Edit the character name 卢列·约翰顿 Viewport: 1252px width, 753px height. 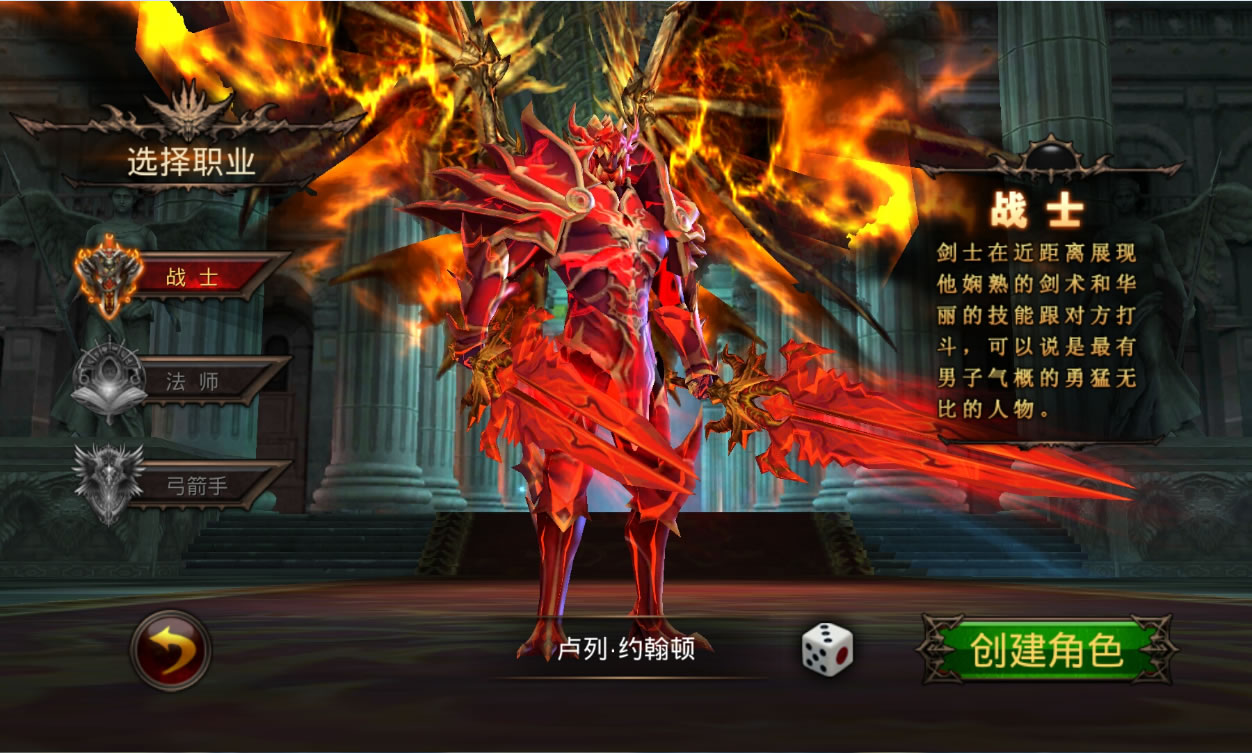click(627, 651)
